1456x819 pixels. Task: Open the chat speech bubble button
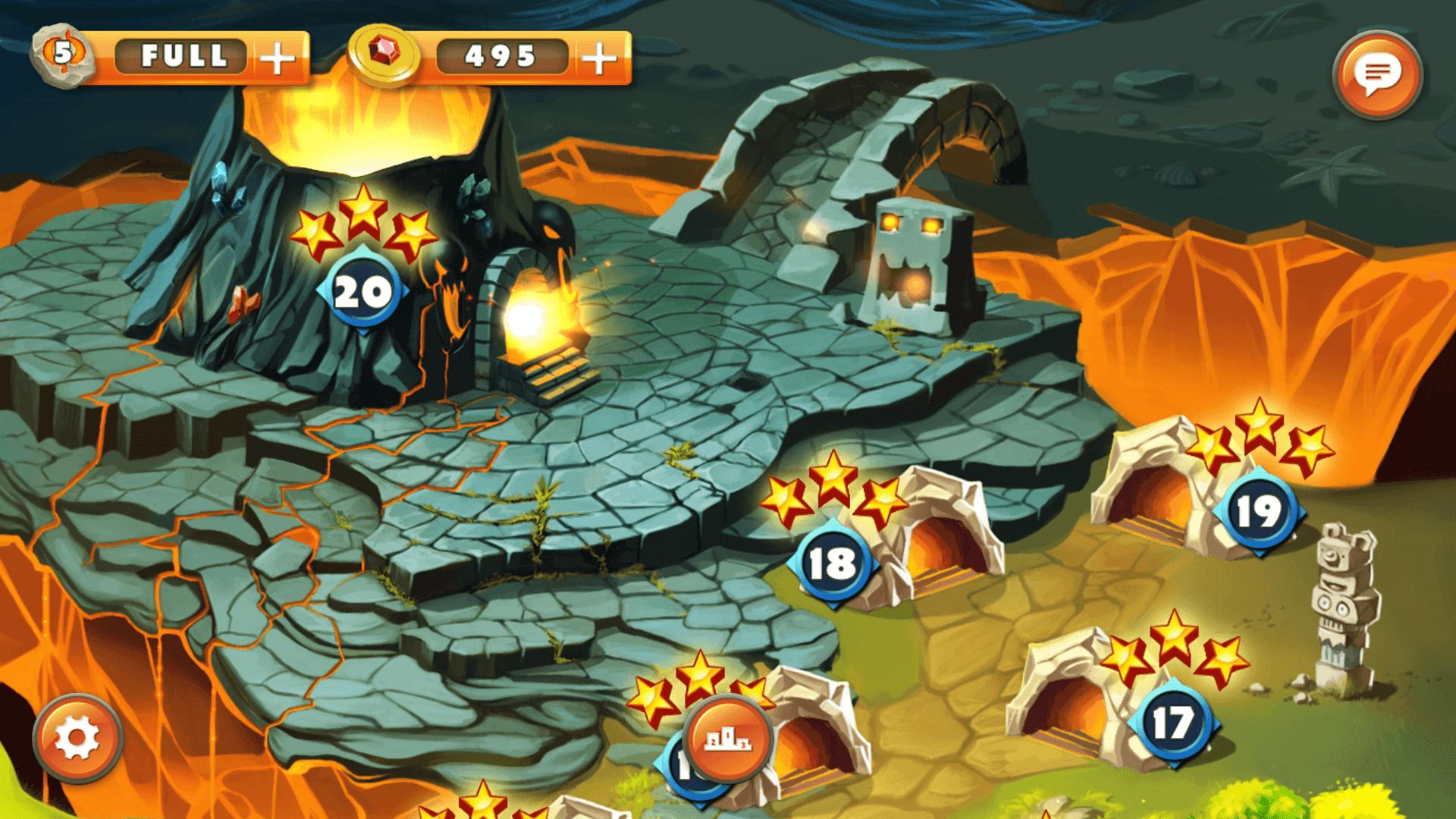pyautogui.click(x=1377, y=74)
